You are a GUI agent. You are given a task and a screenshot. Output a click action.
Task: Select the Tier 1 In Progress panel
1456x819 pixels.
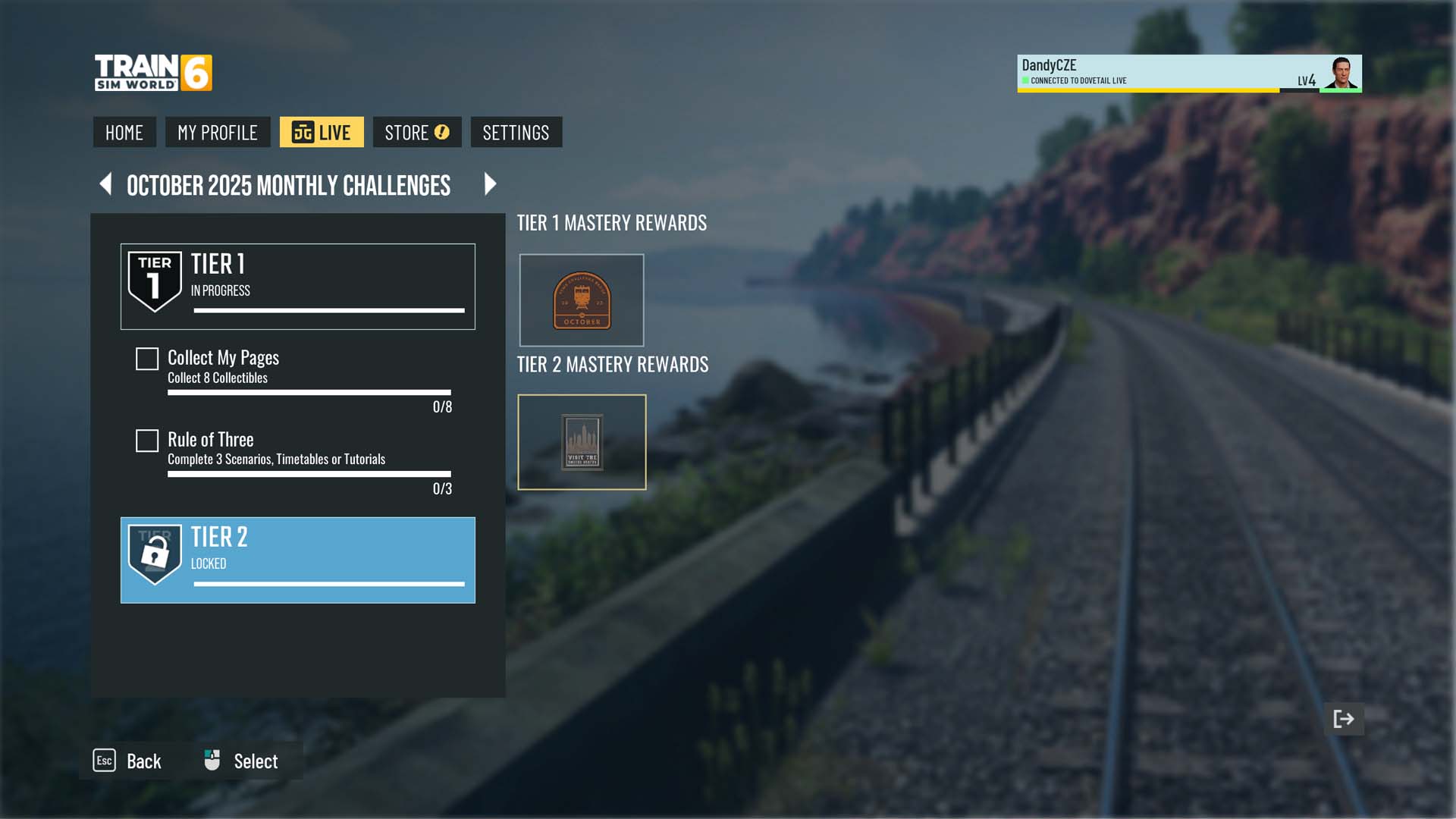297,287
